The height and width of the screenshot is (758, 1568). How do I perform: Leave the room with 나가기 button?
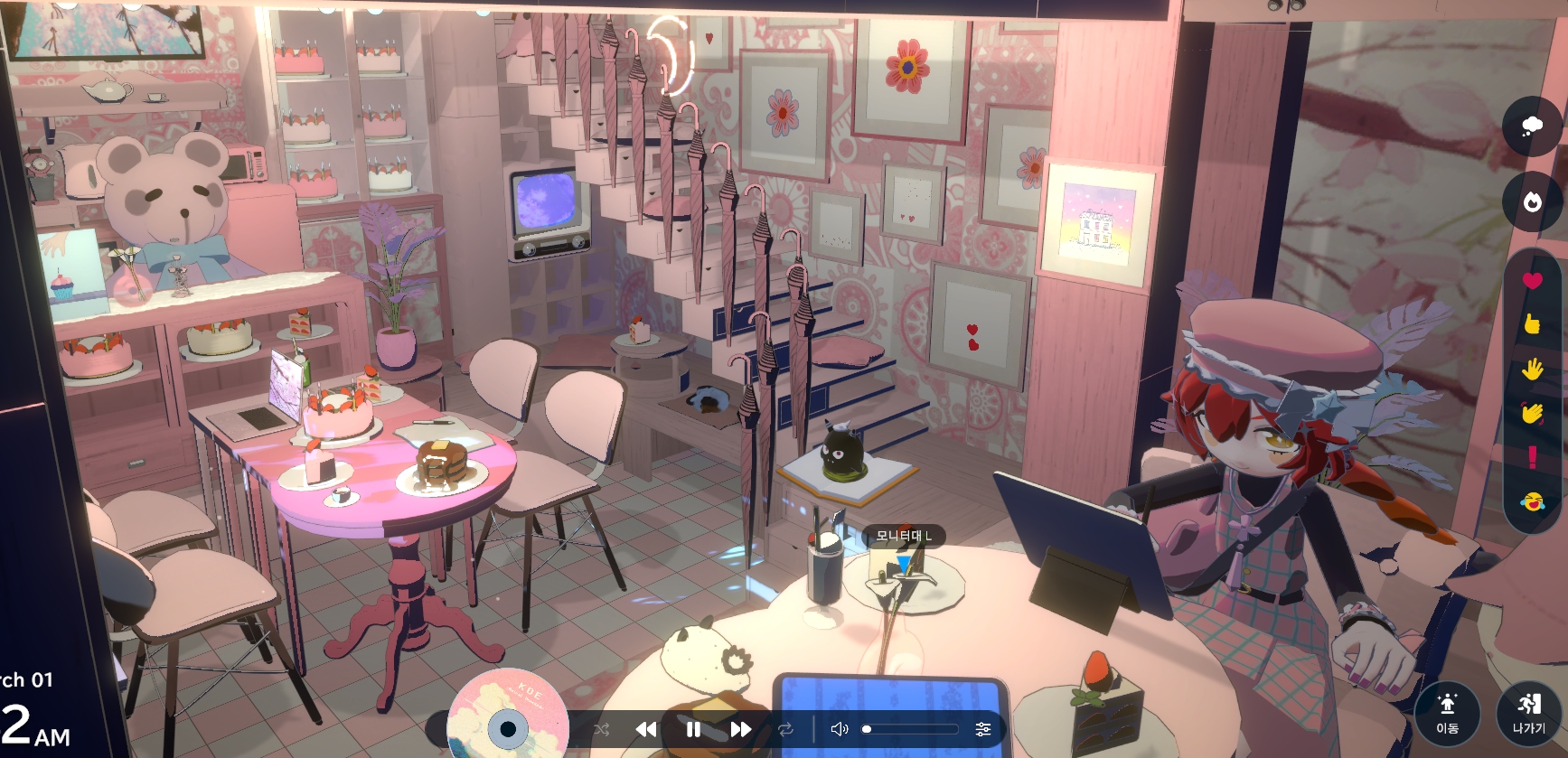(1528, 713)
